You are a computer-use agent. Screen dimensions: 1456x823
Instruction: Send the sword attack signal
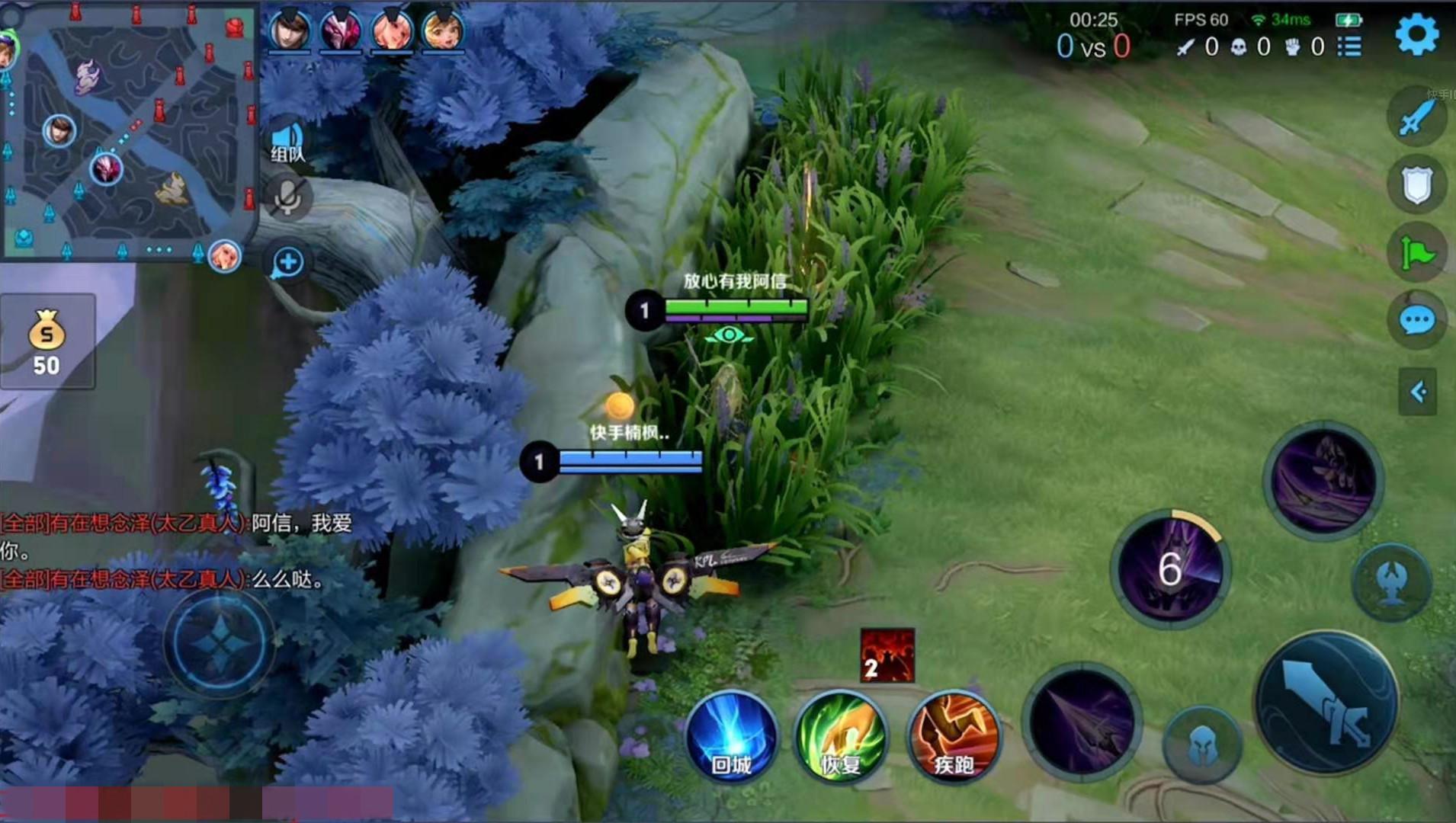(x=1417, y=117)
